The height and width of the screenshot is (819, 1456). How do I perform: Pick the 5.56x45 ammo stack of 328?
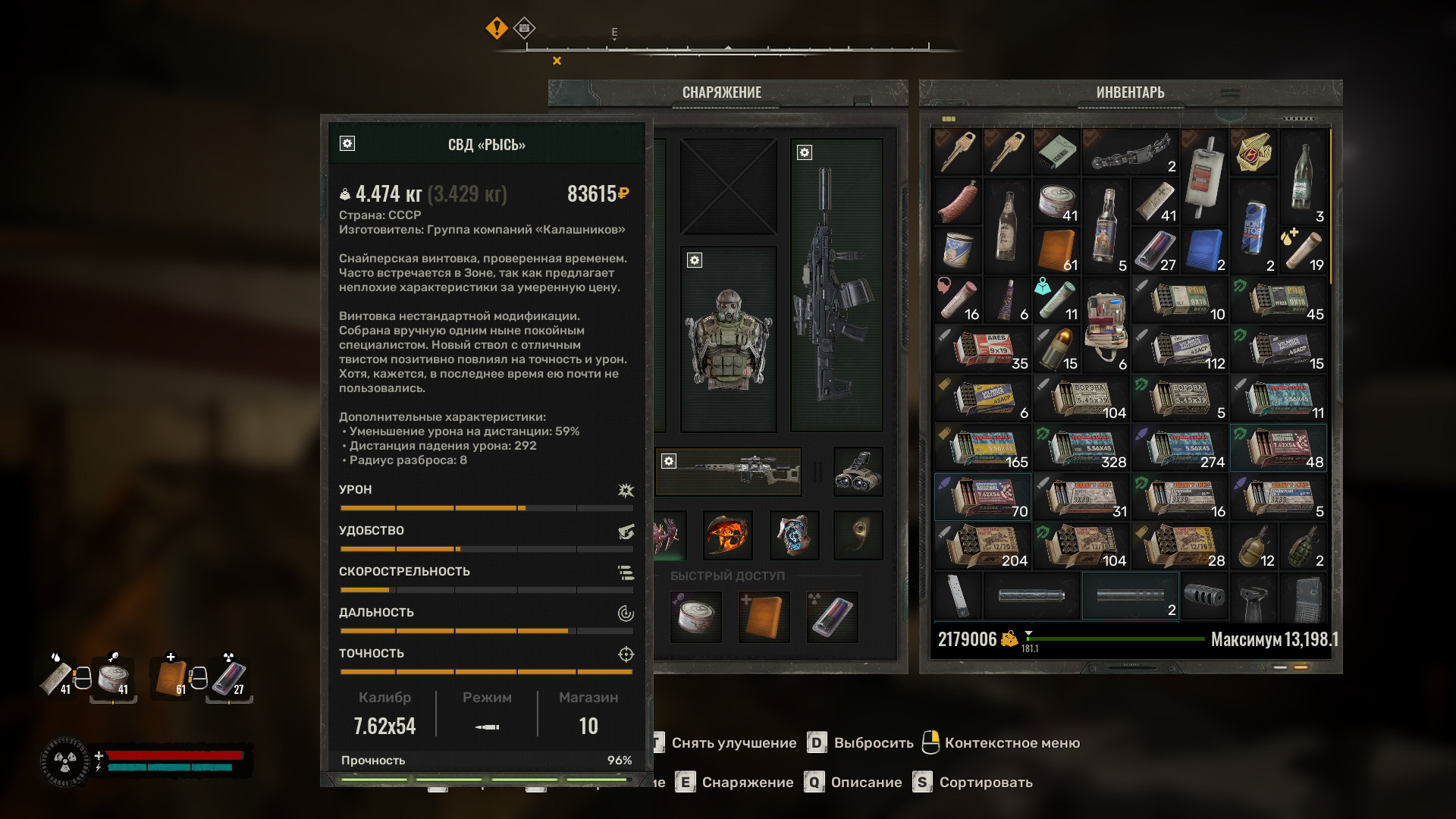coord(1081,447)
